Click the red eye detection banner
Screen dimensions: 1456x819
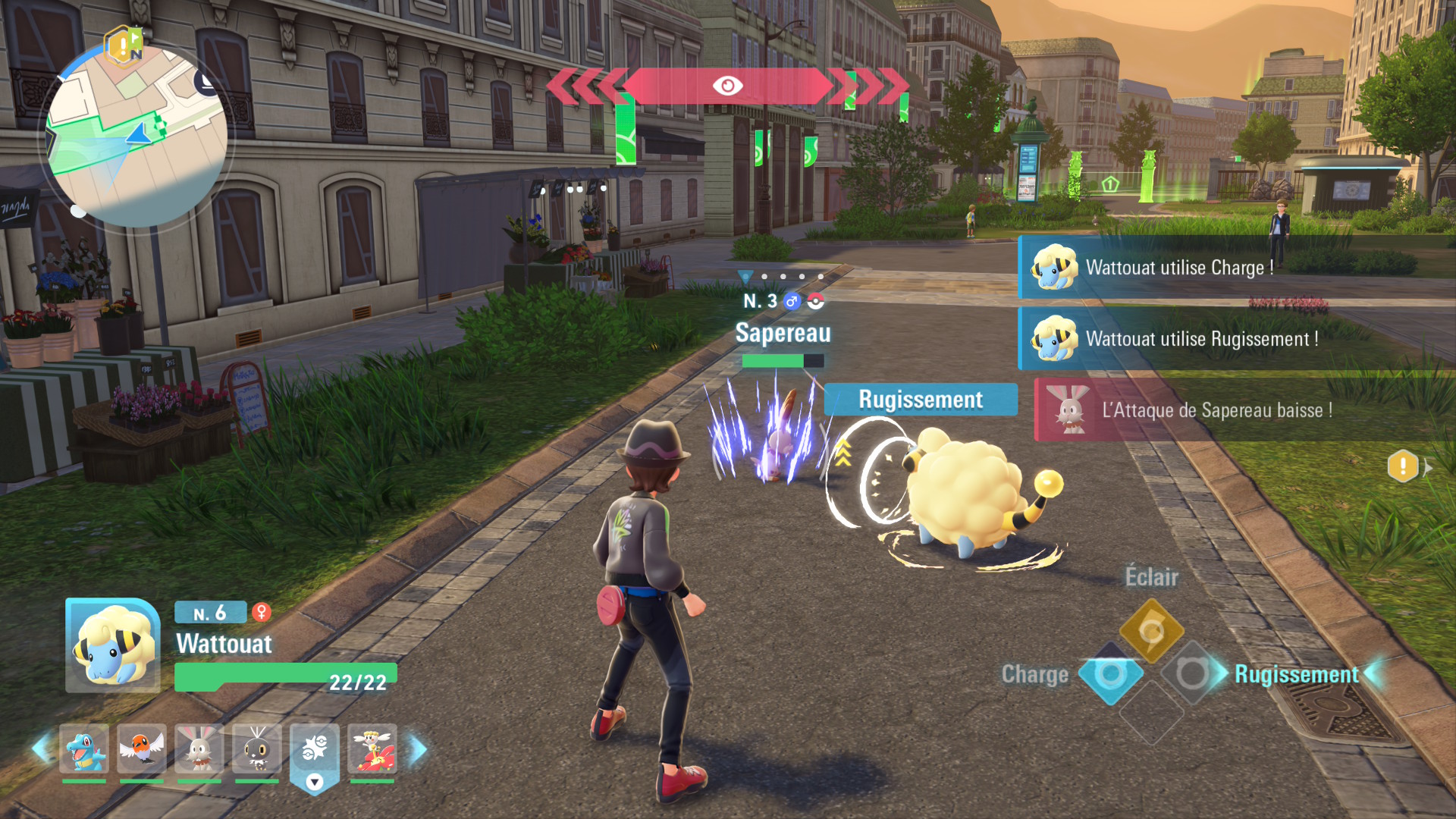click(727, 86)
